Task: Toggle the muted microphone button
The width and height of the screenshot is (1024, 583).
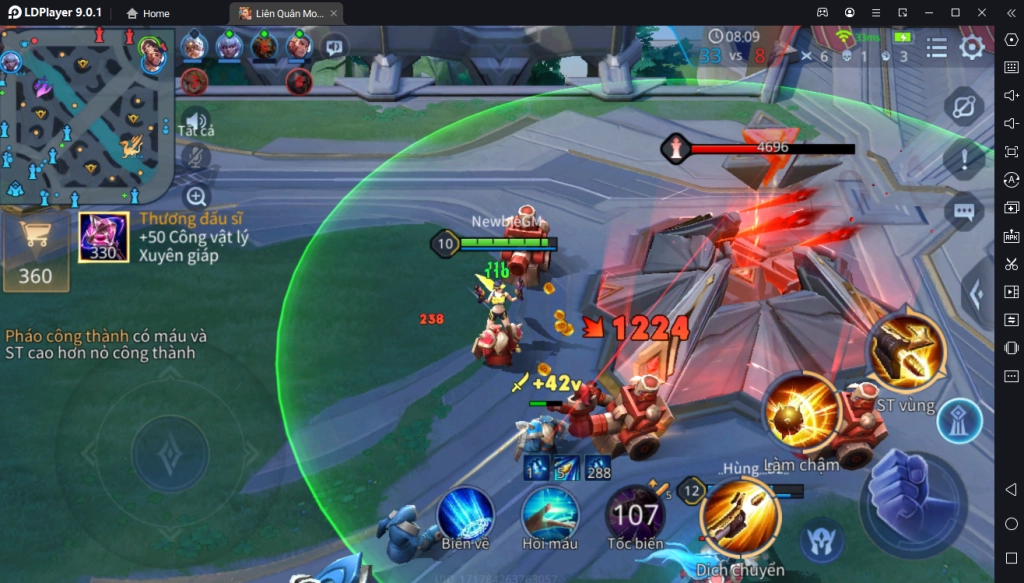Action: (196, 157)
